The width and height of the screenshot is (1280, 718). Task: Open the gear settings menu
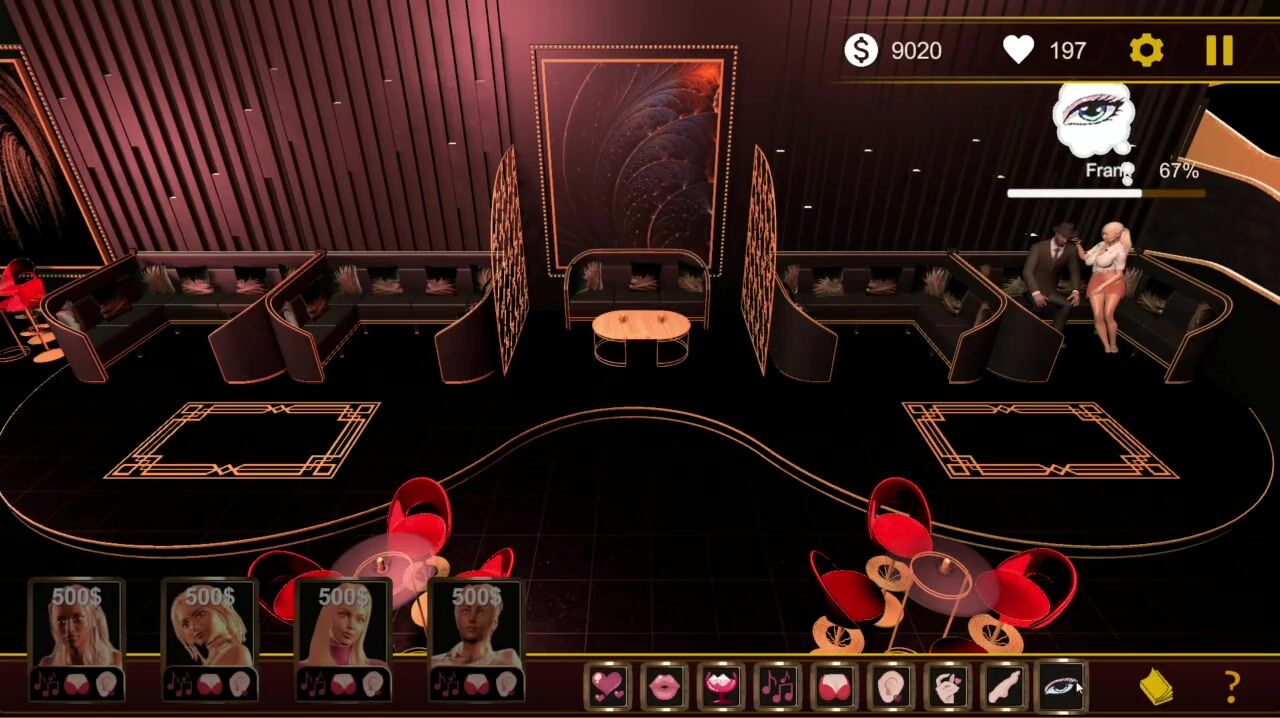[x=1146, y=50]
